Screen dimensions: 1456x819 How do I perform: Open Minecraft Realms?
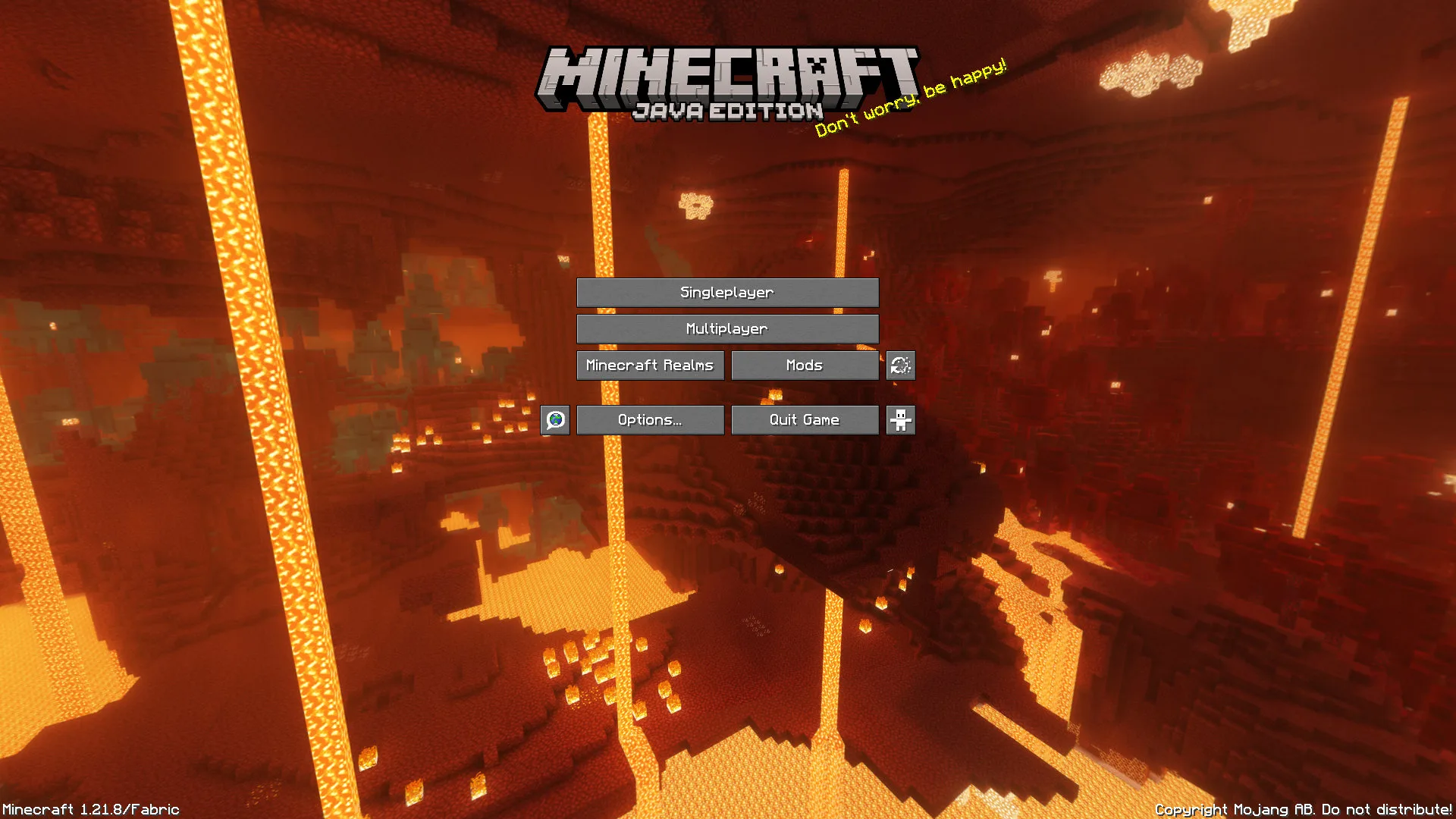[650, 365]
